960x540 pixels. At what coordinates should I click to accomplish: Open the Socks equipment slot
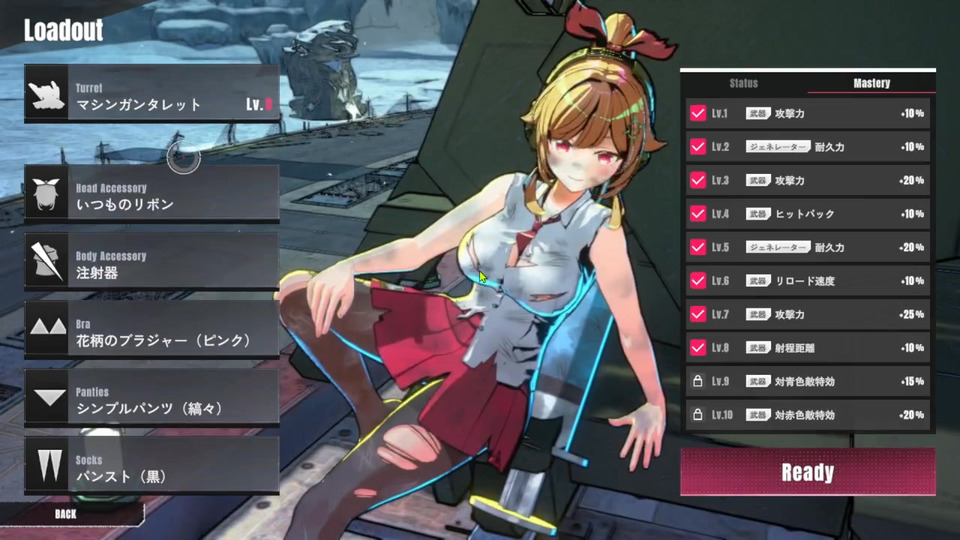click(152, 468)
